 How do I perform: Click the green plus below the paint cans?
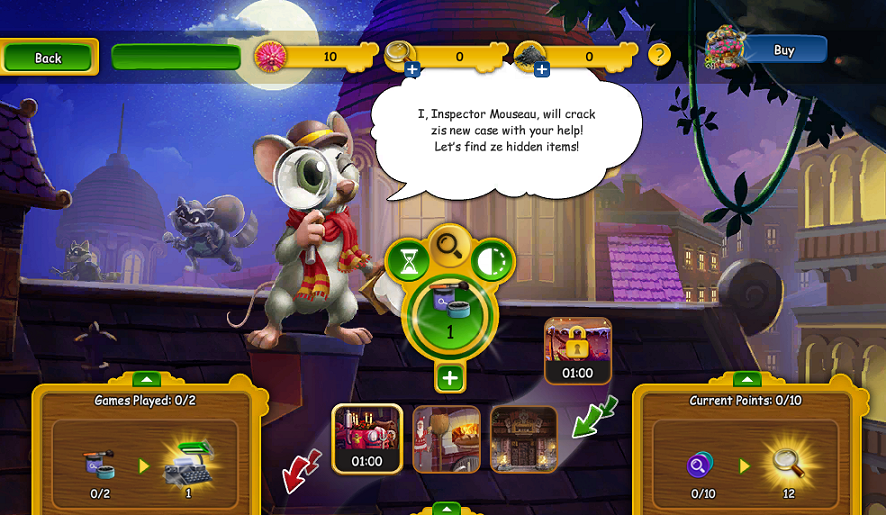click(x=450, y=378)
